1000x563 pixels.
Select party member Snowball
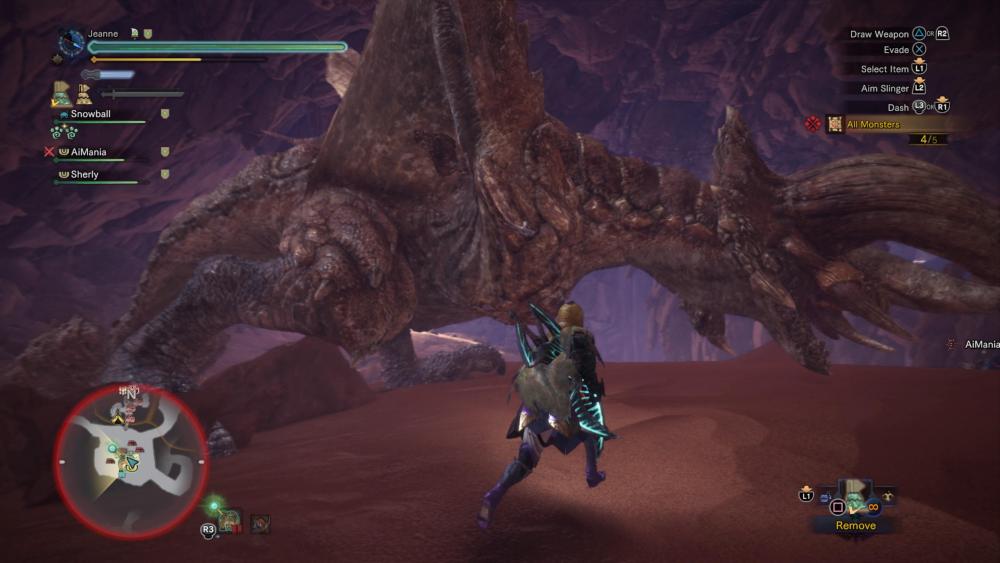[90, 114]
